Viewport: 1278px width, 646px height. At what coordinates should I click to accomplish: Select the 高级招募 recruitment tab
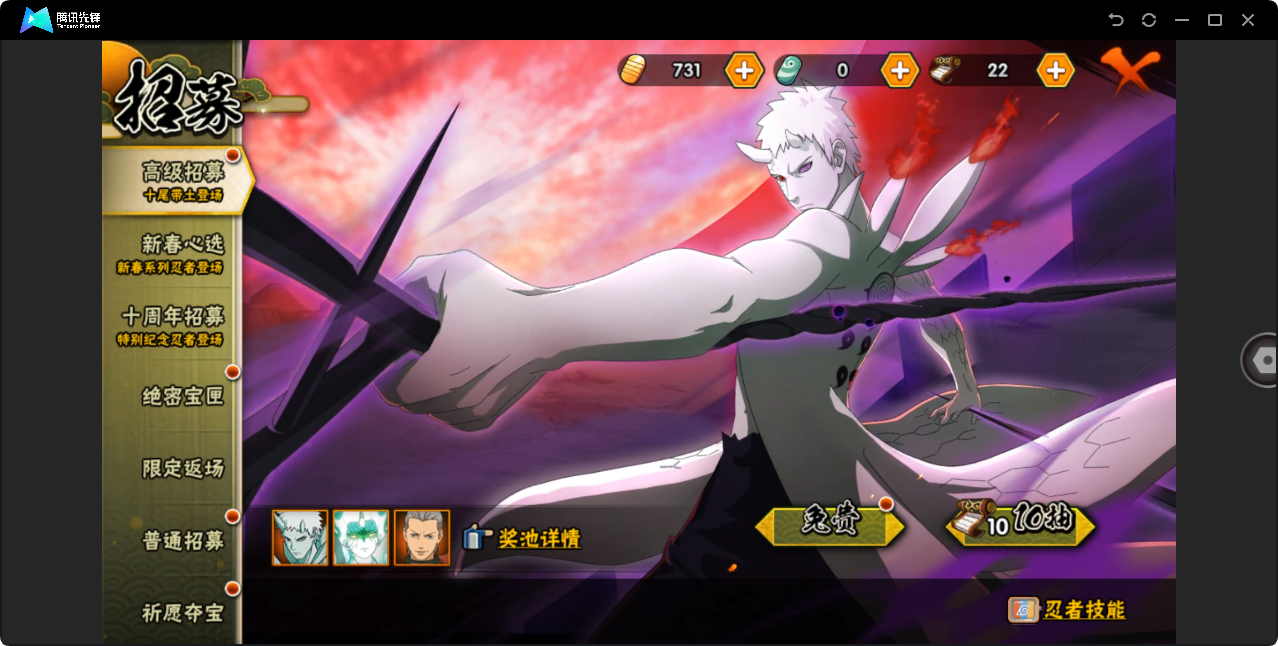click(180, 180)
